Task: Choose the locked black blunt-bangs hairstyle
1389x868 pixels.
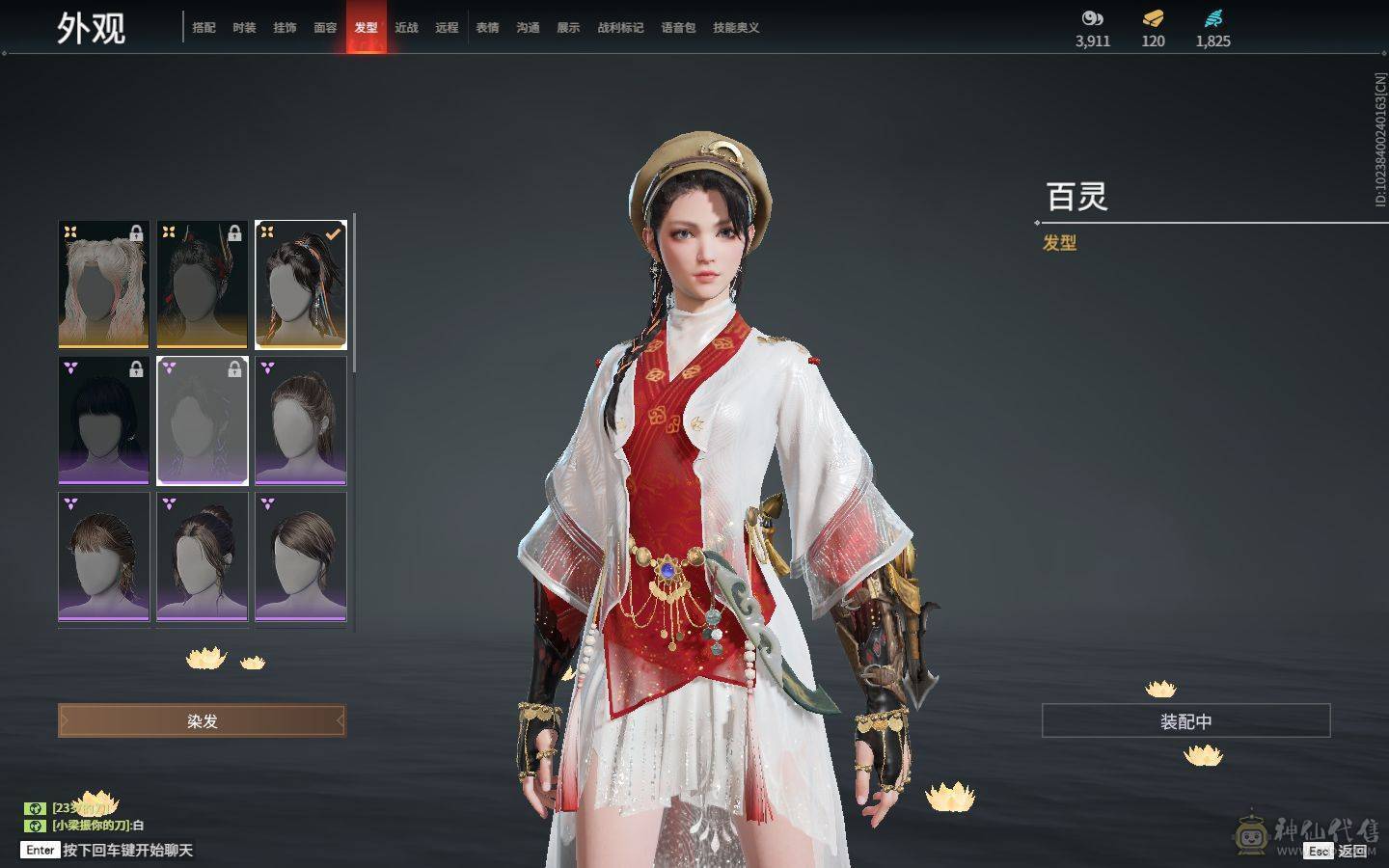Action: coord(104,420)
